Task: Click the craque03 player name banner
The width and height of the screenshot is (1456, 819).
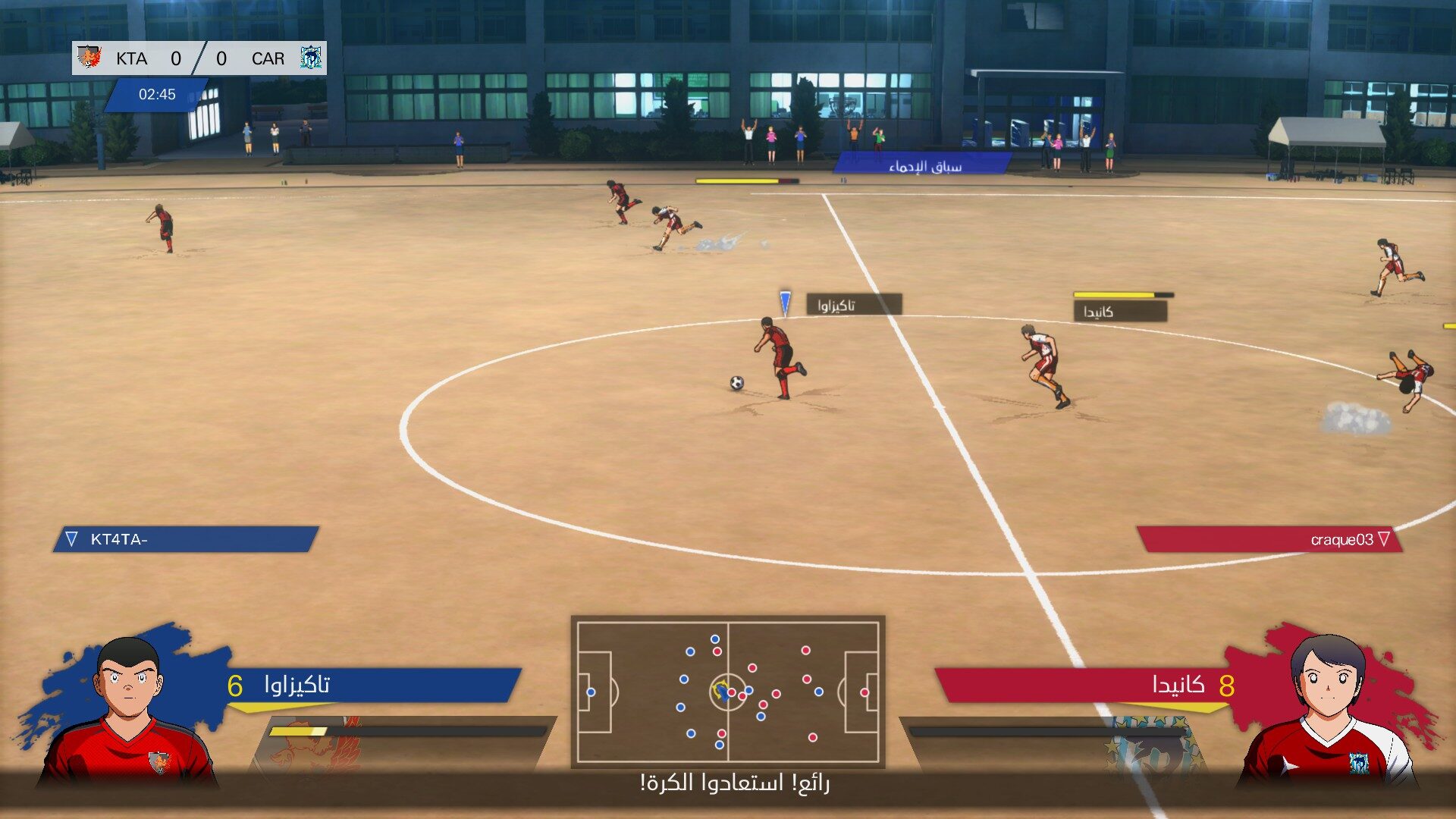Action: tap(1270, 539)
